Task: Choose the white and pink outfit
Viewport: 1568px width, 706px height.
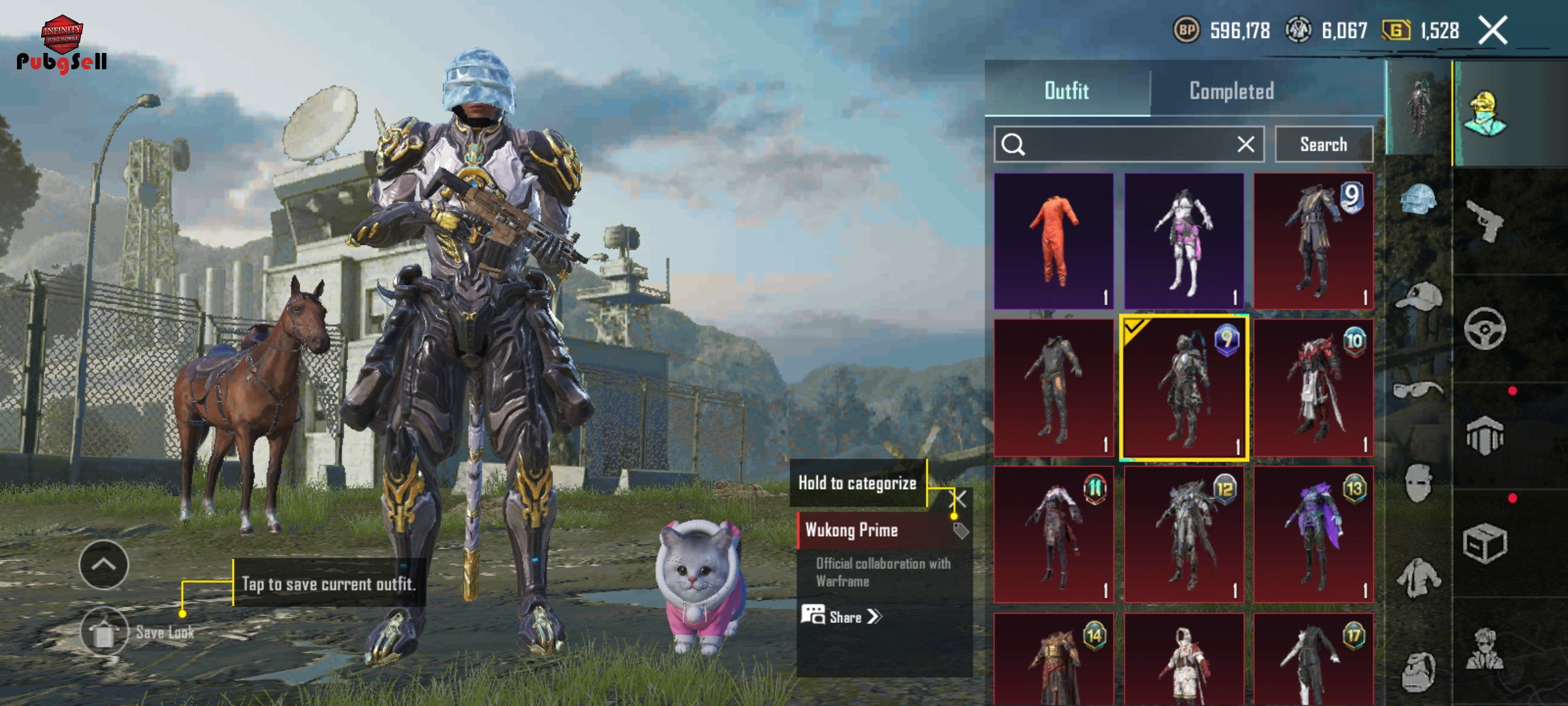Action: click(1184, 241)
